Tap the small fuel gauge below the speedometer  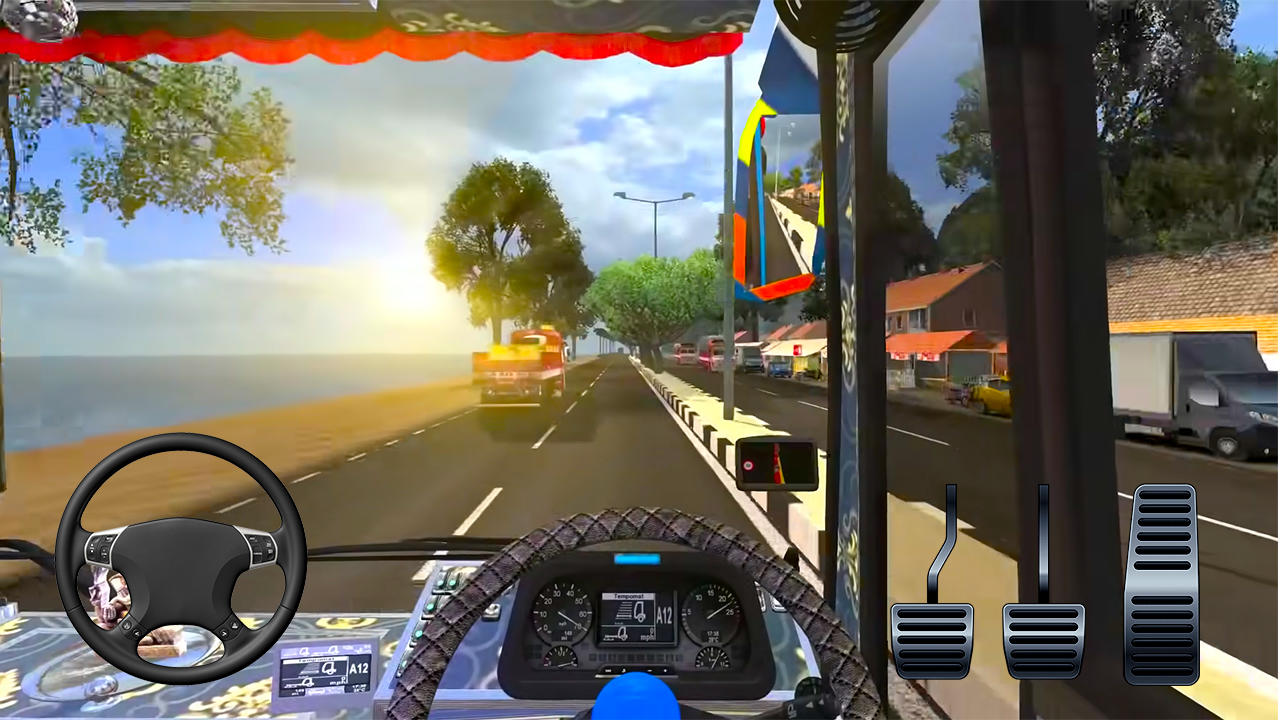click(x=561, y=658)
